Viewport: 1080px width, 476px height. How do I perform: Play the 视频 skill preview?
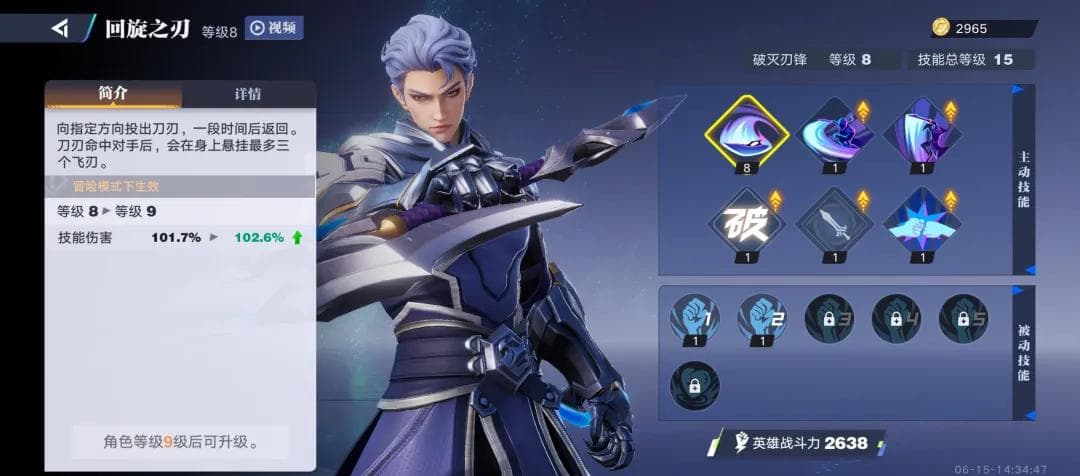(x=274, y=28)
